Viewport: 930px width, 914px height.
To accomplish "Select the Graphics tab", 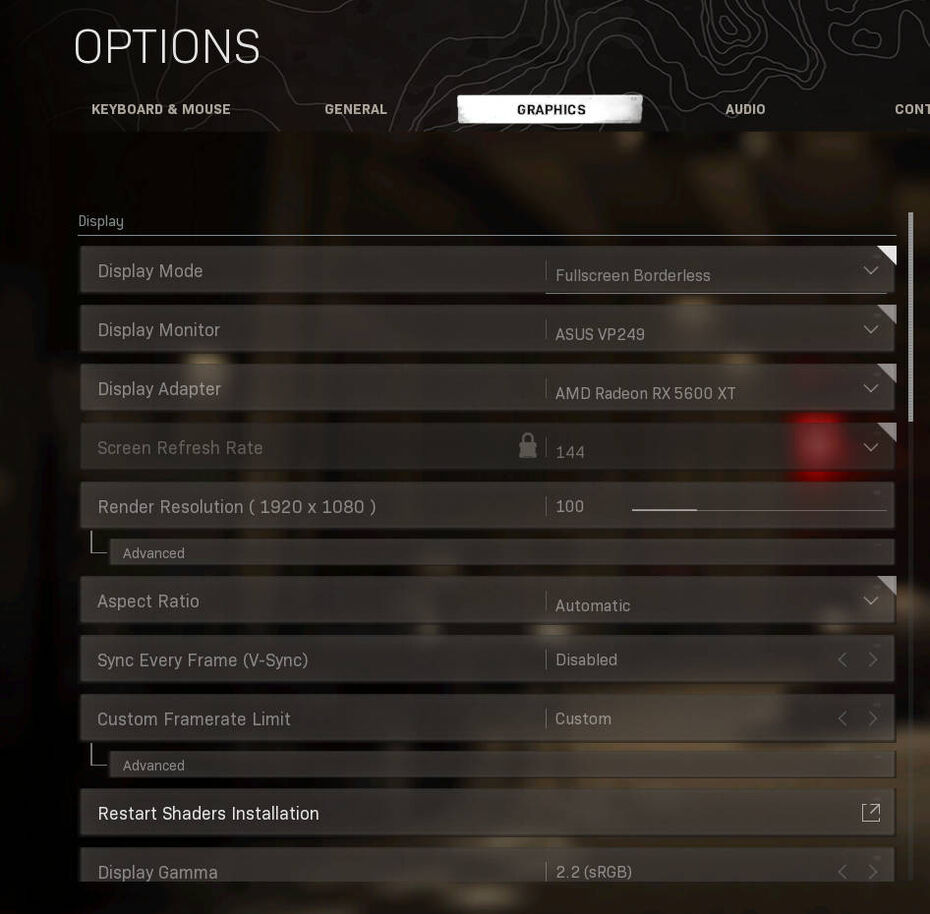I will [x=551, y=110].
